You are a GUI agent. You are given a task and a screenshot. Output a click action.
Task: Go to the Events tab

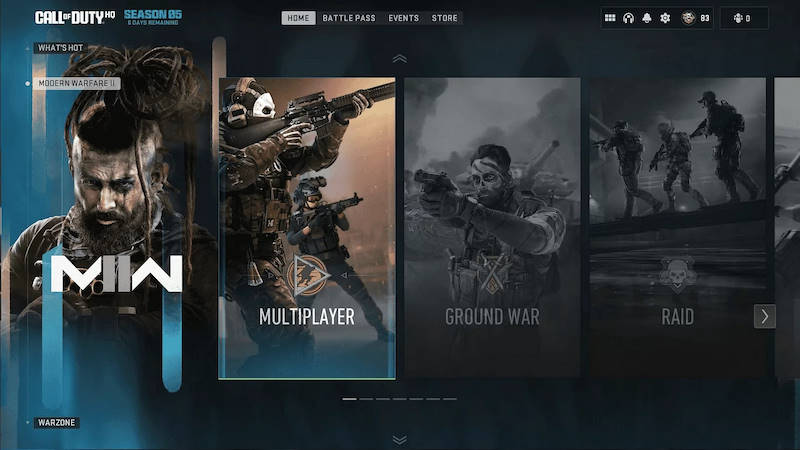[404, 18]
